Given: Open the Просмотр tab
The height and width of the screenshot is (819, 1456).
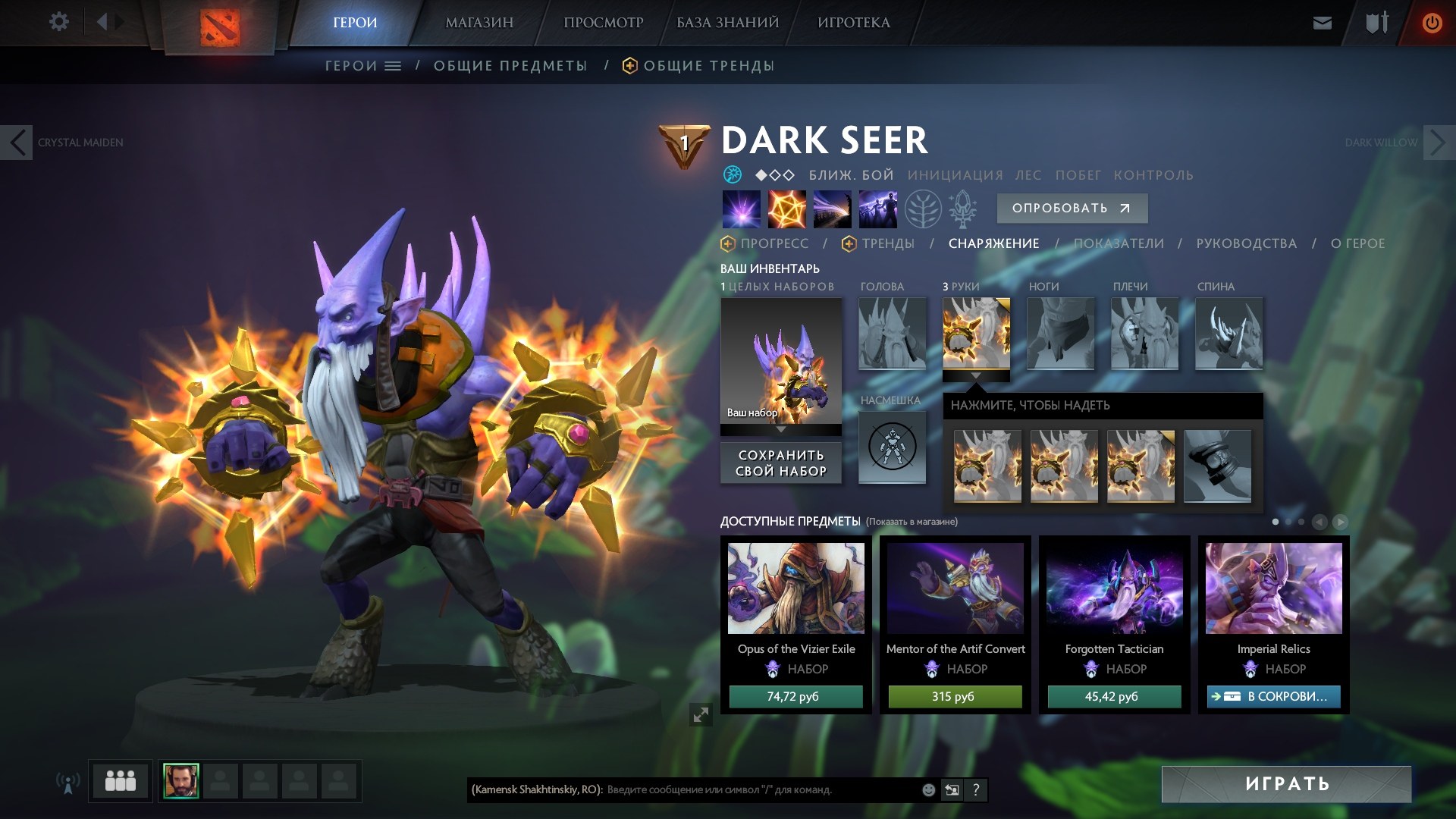Looking at the screenshot, I should 603,23.
